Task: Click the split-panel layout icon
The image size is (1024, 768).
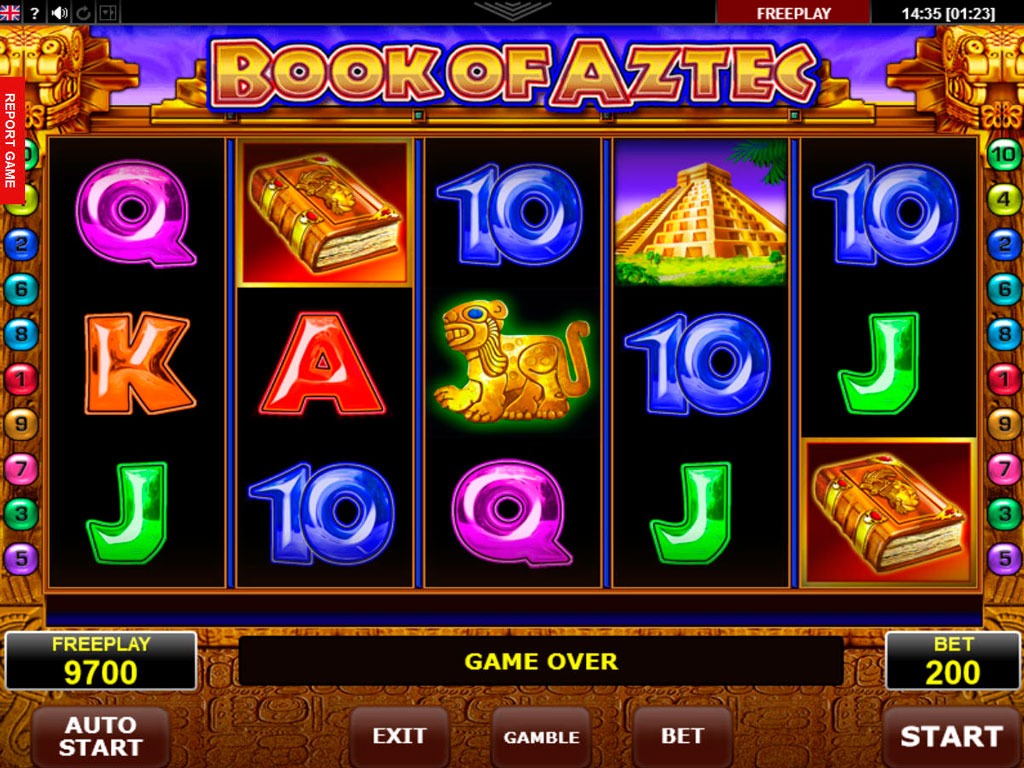Action: [108, 13]
